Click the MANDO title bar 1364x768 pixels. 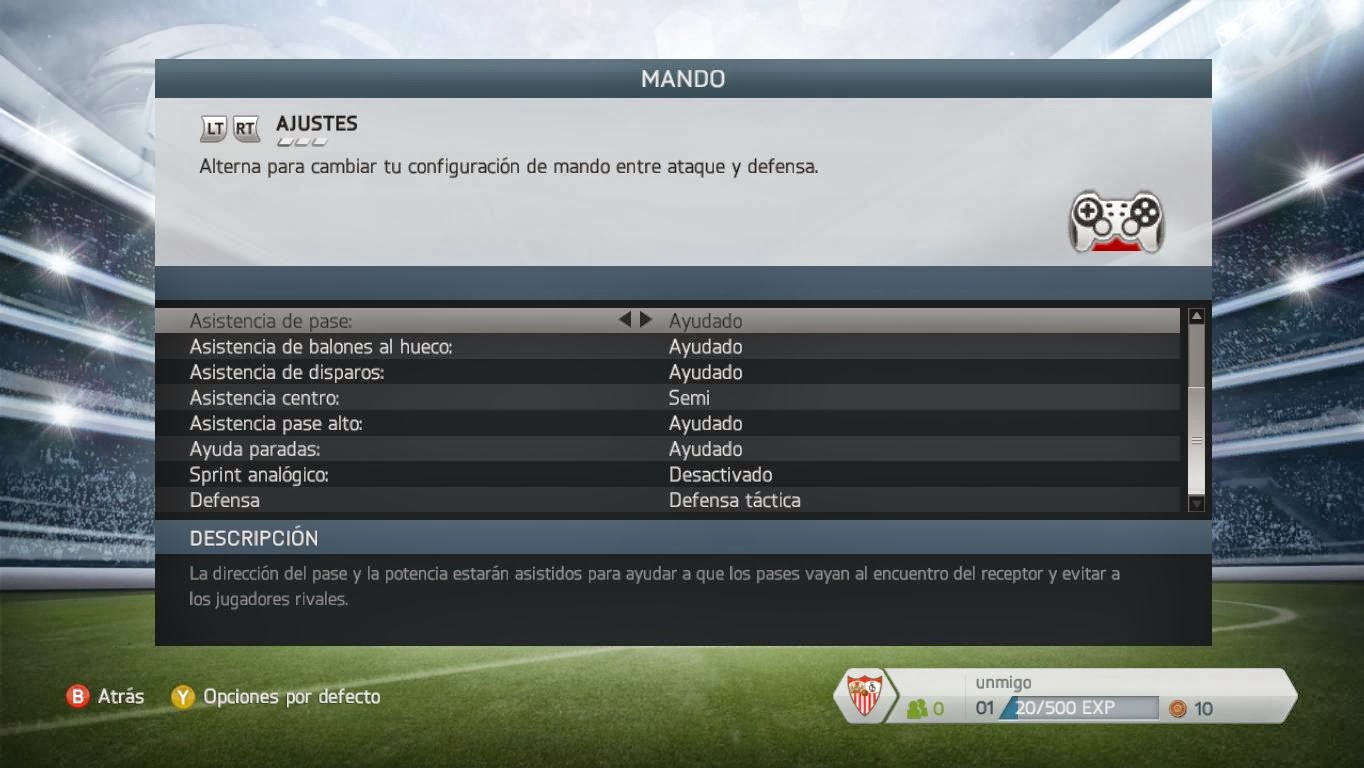tap(682, 79)
